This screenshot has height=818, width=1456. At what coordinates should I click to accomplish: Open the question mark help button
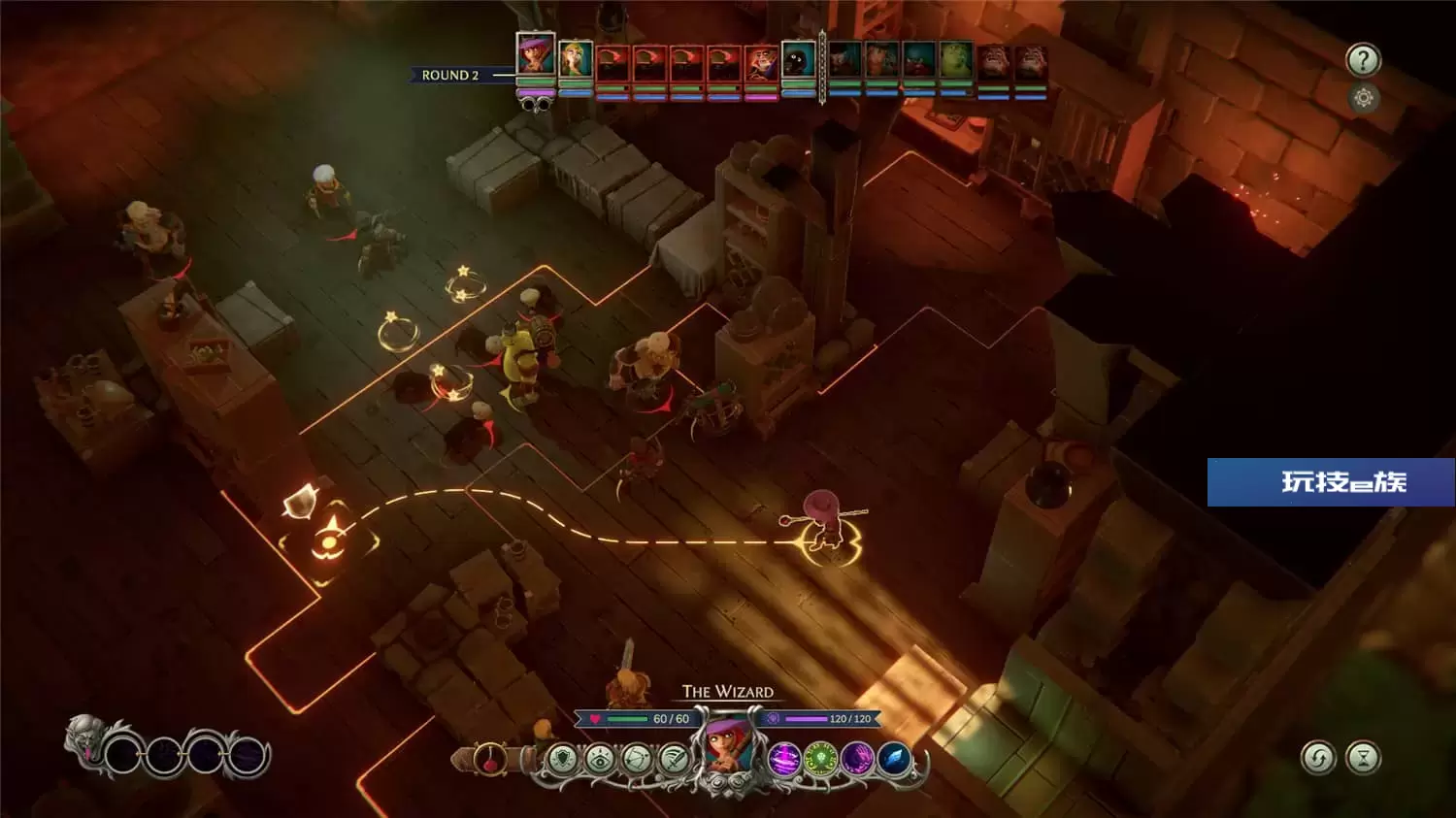pos(1363,61)
